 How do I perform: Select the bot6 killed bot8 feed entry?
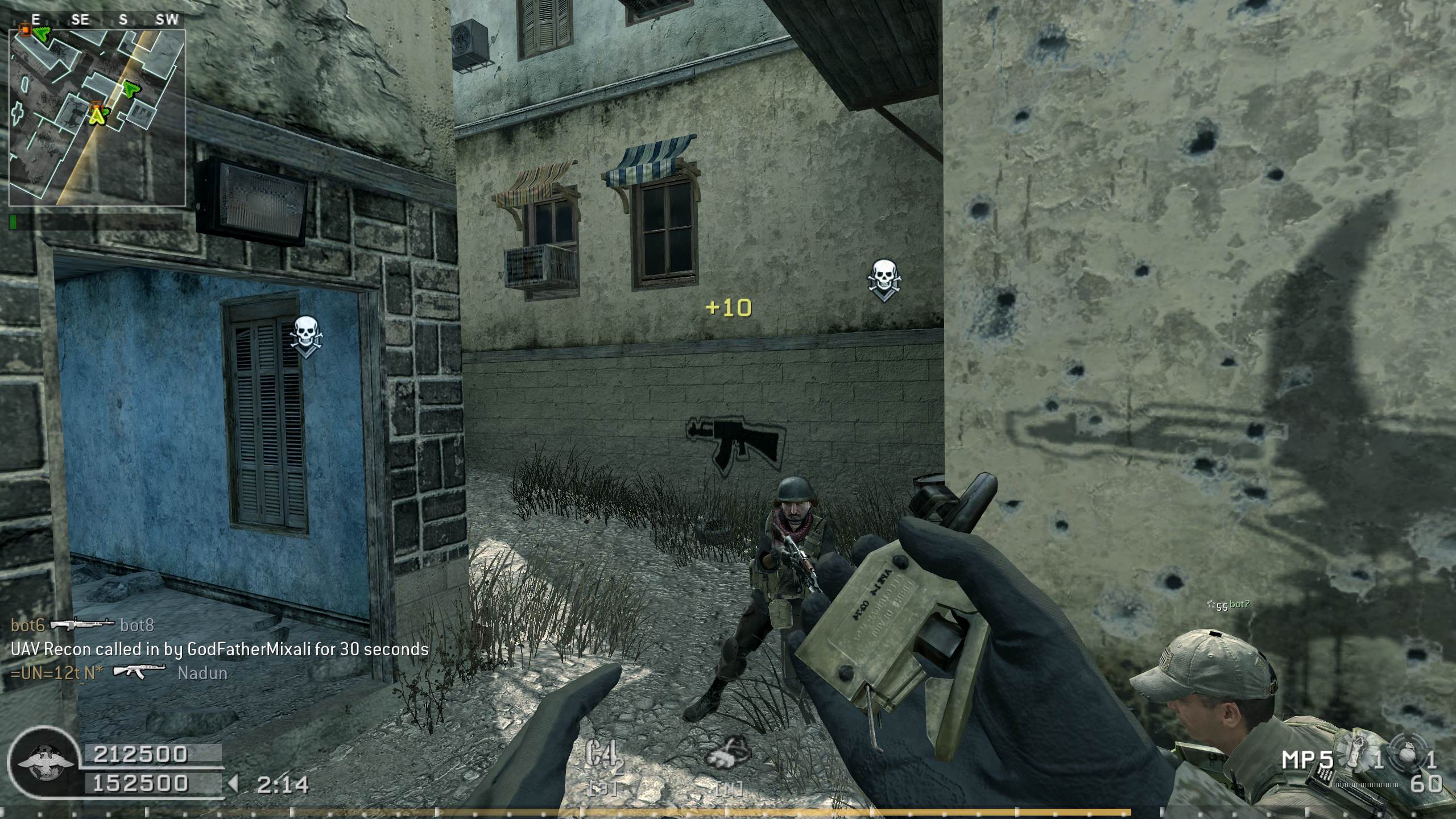tap(82, 626)
